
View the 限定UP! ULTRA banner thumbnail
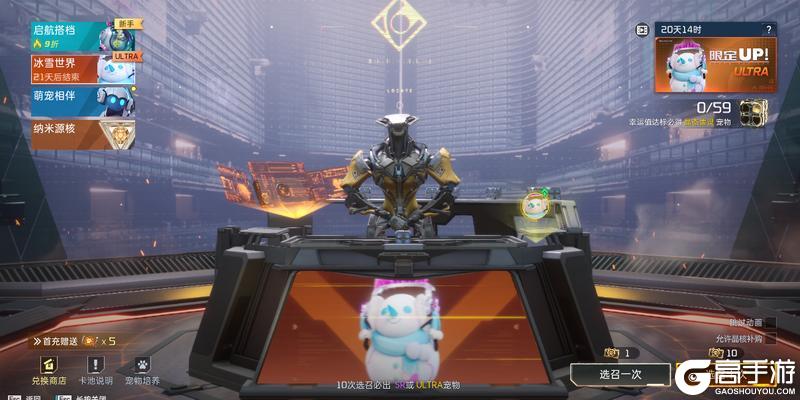pos(716,65)
